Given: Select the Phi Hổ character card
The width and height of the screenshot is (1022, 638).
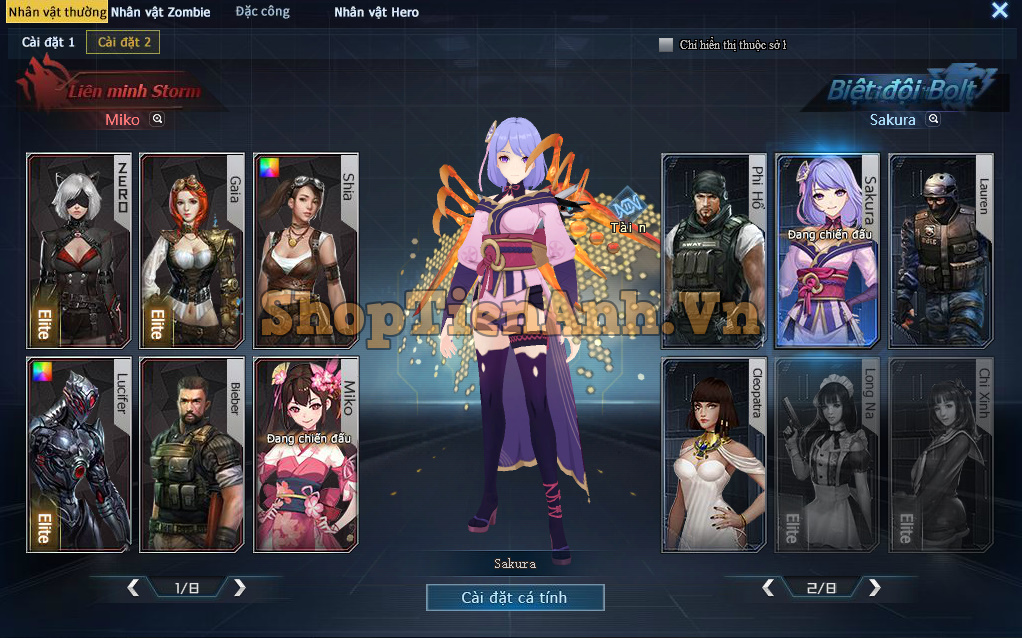Looking at the screenshot, I should click(x=714, y=248).
